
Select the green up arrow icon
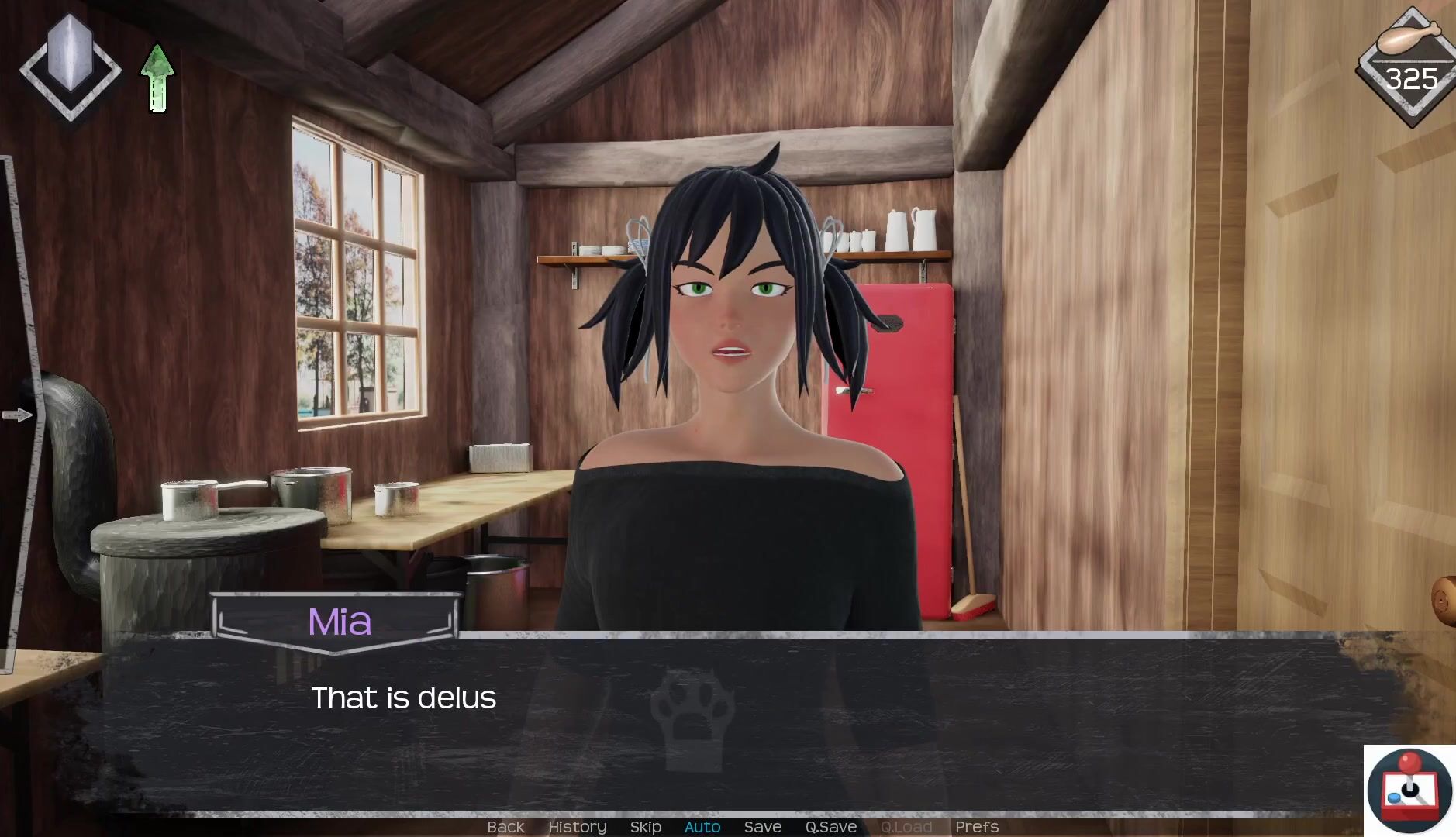(157, 77)
